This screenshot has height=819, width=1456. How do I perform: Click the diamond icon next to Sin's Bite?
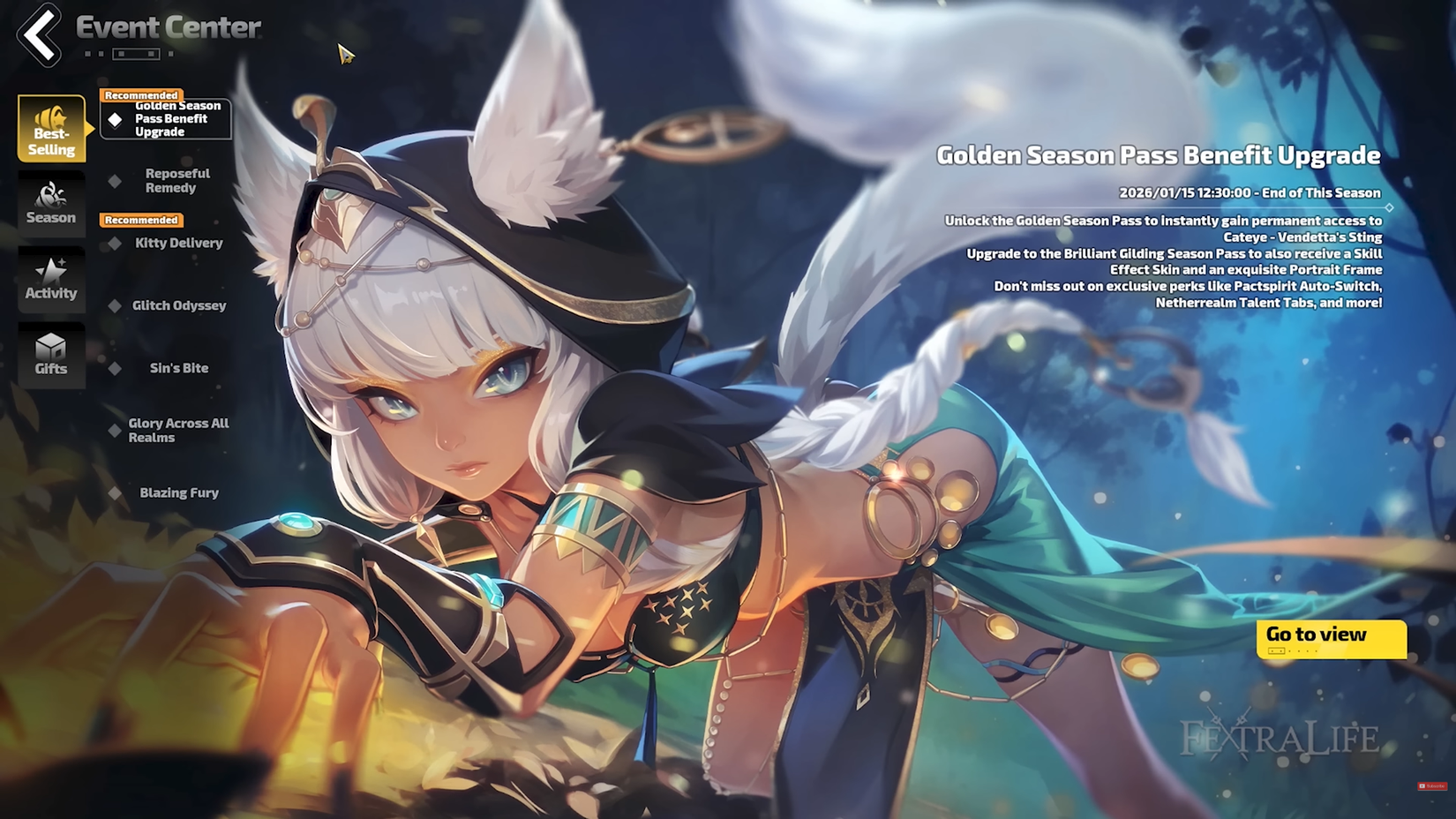click(115, 368)
